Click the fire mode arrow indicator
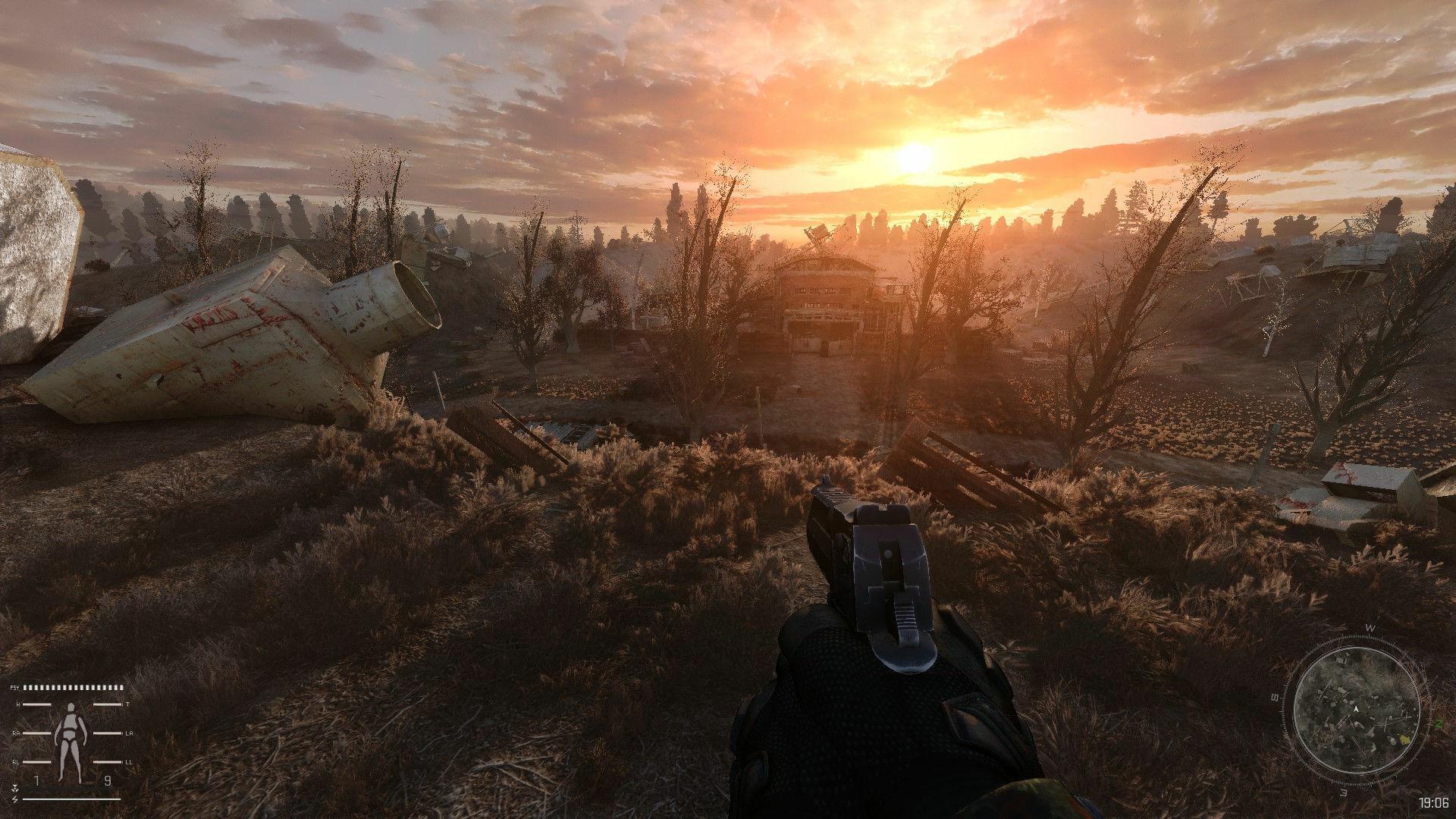Image resolution: width=1456 pixels, height=819 pixels. coord(14,789)
